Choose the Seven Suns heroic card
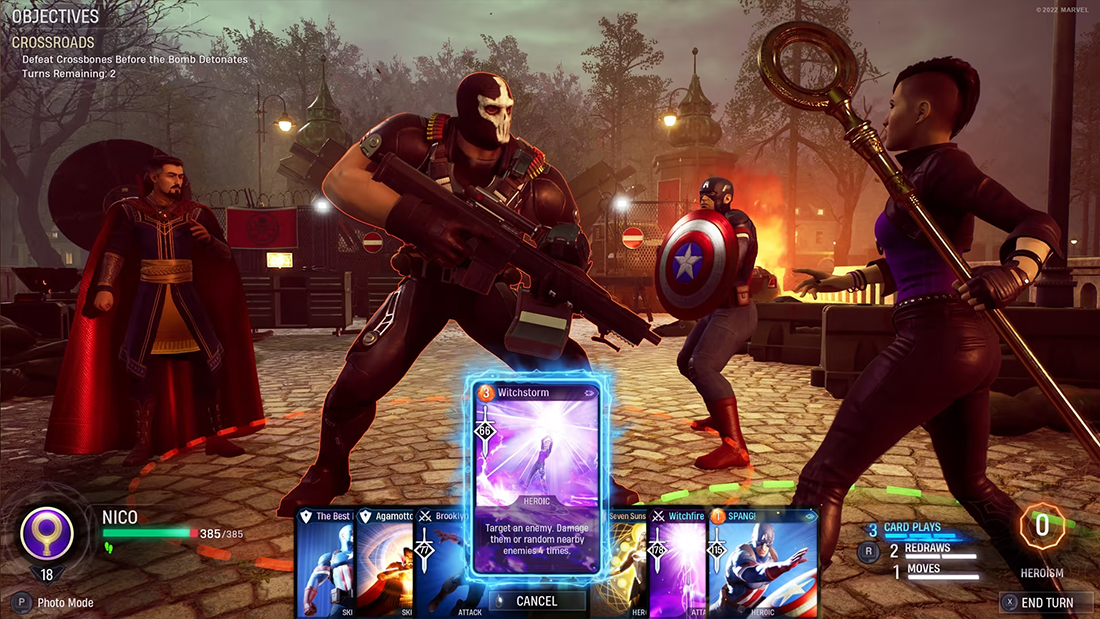 coord(622,562)
